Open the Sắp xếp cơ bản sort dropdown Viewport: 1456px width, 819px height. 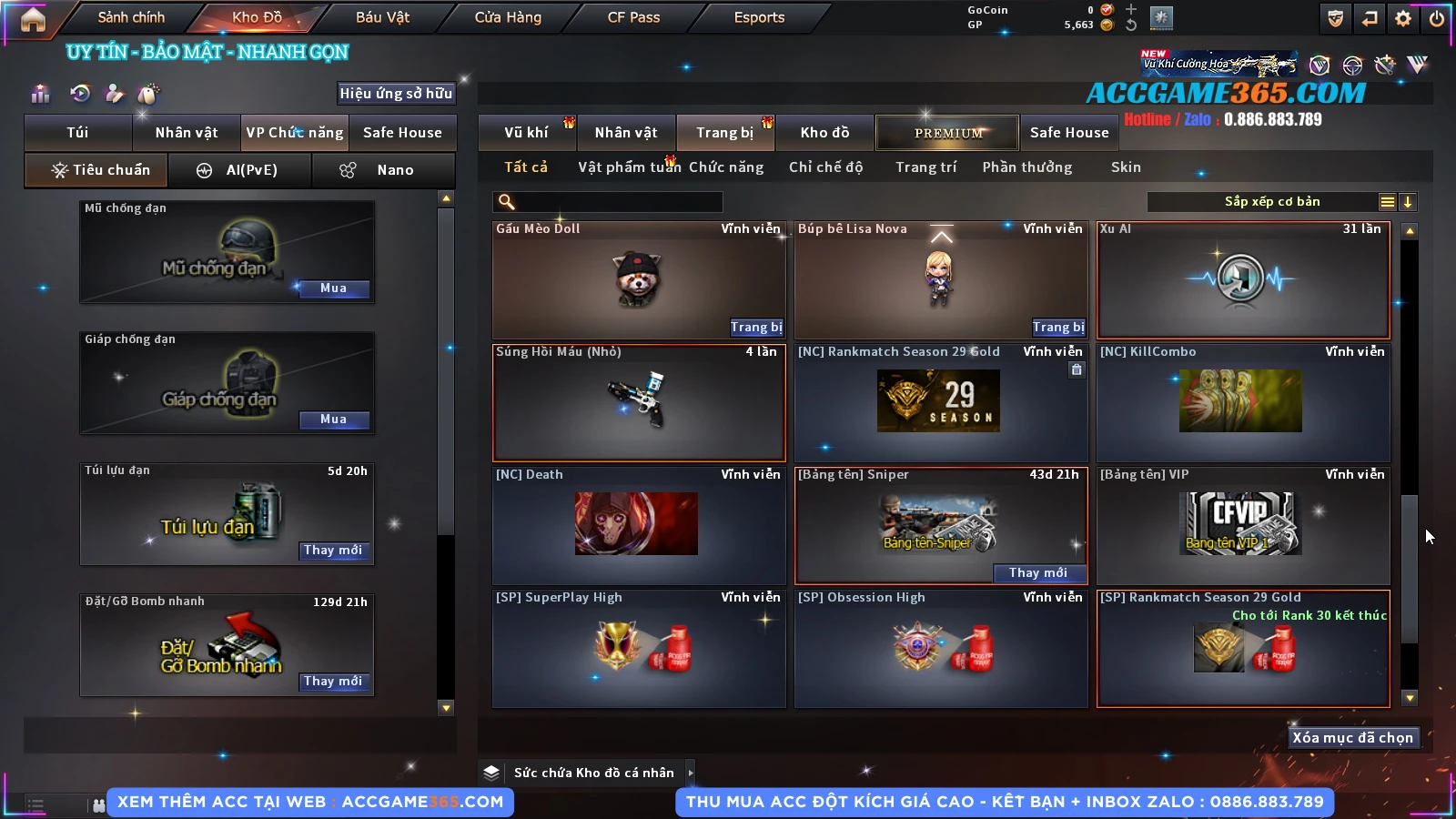[x=1271, y=202]
